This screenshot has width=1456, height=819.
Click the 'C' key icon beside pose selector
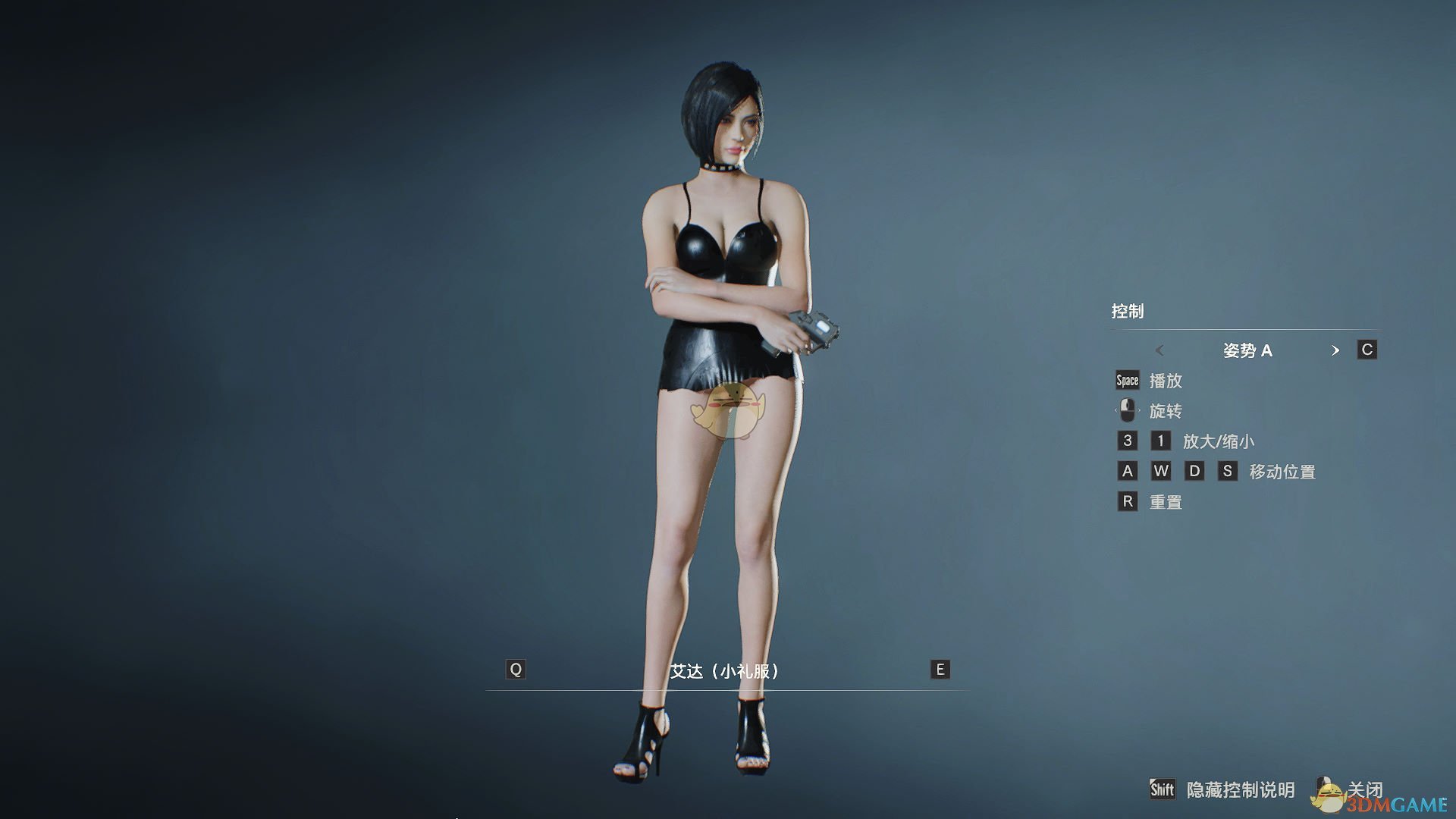[x=1367, y=350]
